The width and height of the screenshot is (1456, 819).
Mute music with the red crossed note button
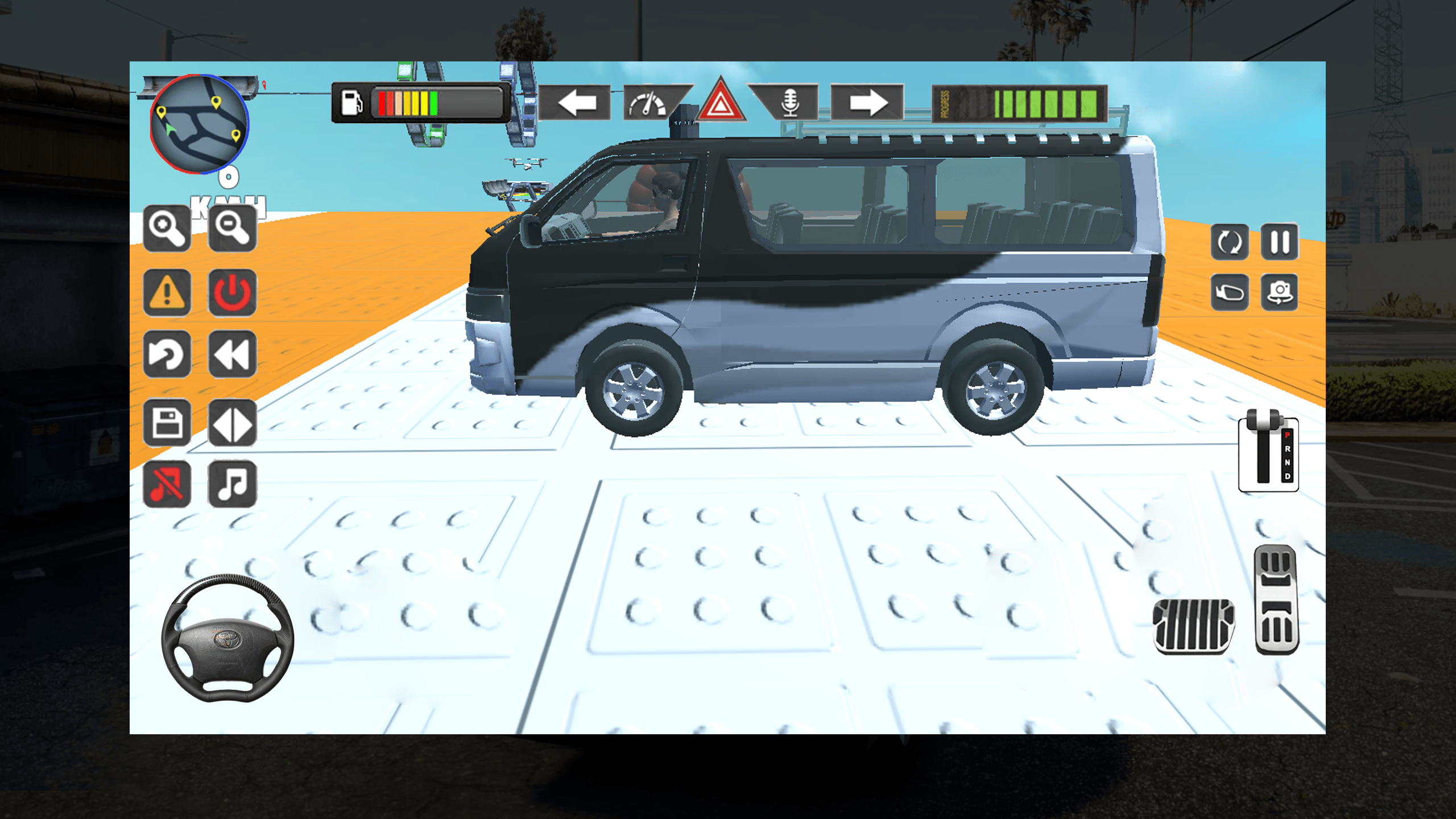coord(167,484)
